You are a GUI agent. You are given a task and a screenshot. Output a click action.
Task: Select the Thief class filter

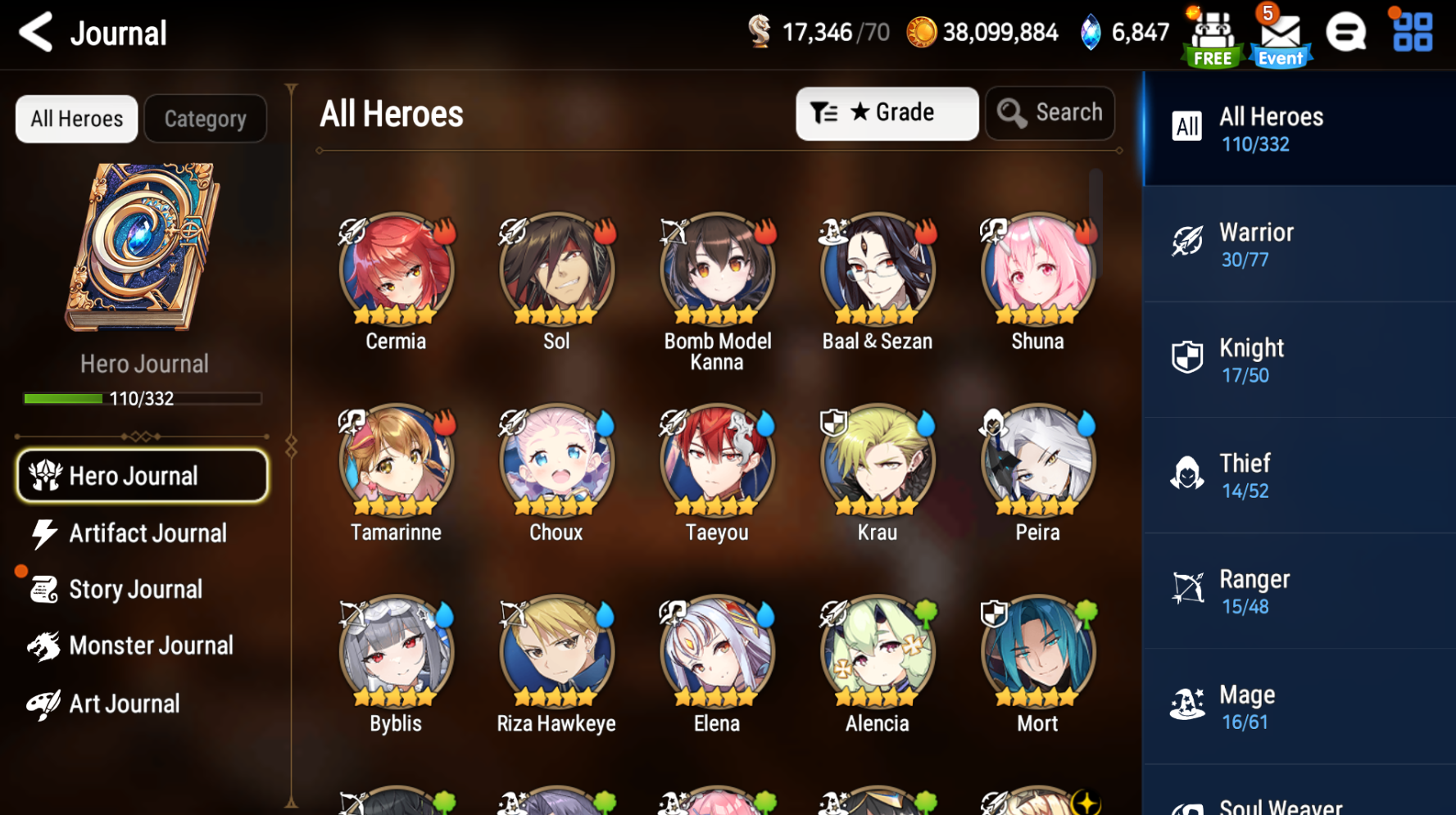click(1298, 474)
